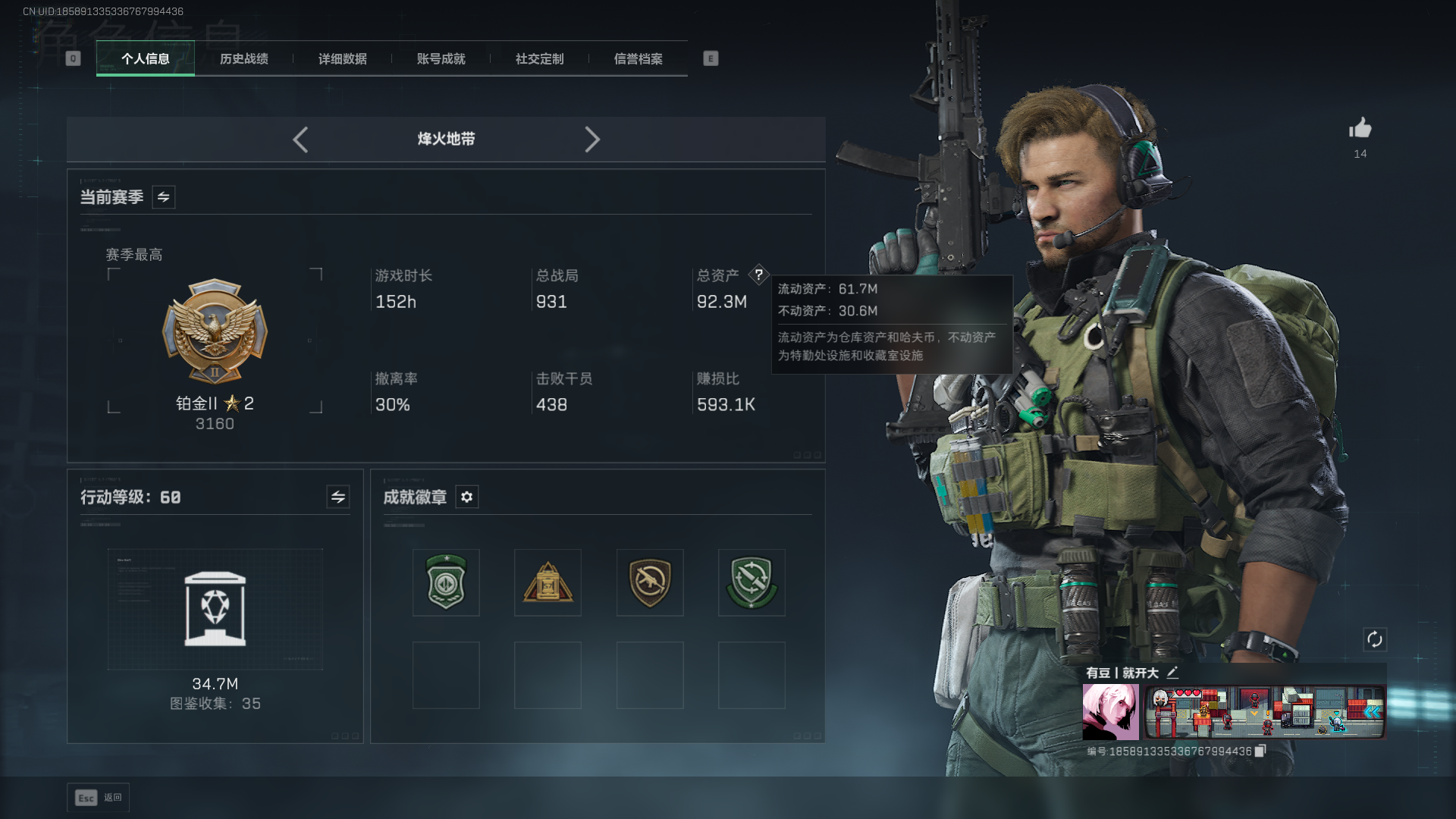Click the refresh icon near the character
Viewport: 1456px width, 819px height.
click(1375, 639)
